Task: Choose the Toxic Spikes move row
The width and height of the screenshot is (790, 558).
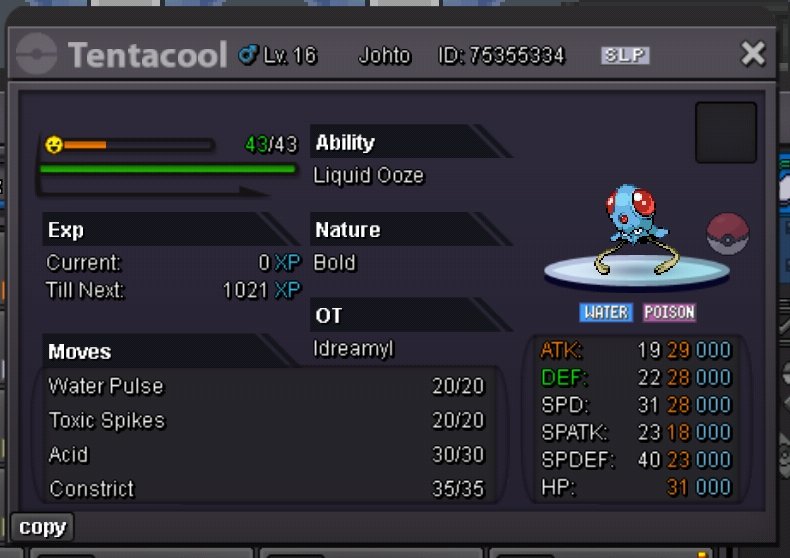Action: click(x=266, y=421)
